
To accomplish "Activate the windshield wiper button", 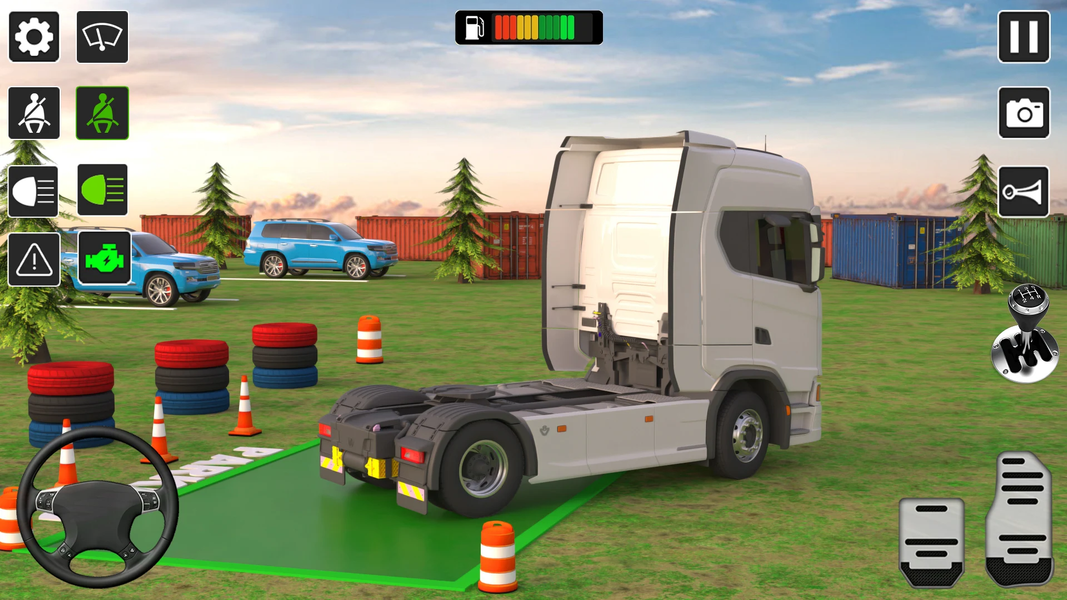I will pos(102,37).
